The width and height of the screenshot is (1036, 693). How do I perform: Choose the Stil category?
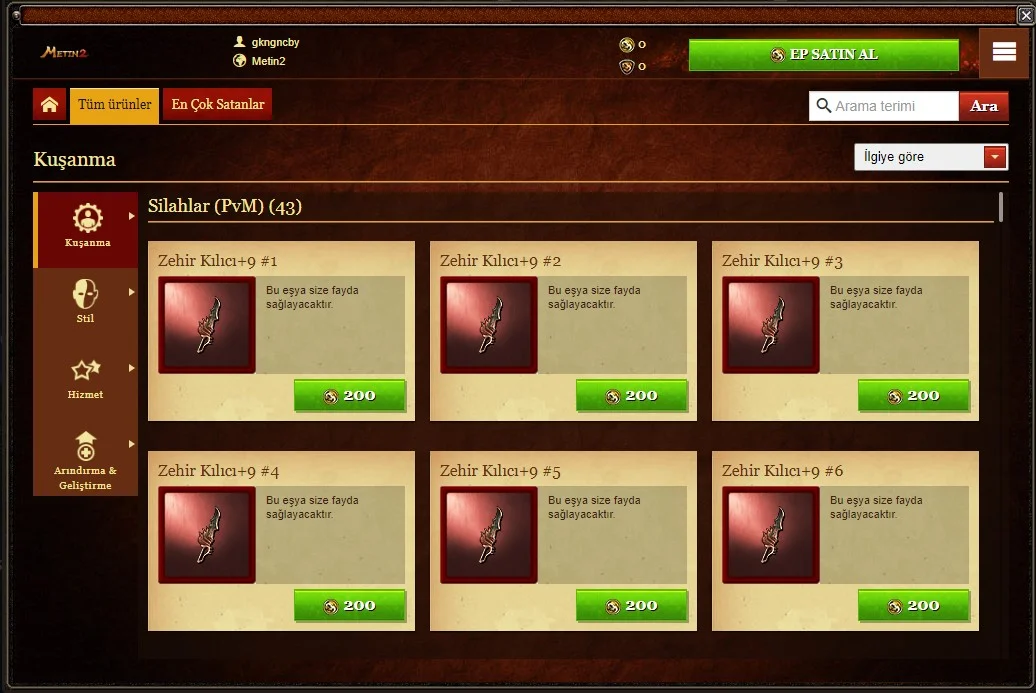(86, 303)
